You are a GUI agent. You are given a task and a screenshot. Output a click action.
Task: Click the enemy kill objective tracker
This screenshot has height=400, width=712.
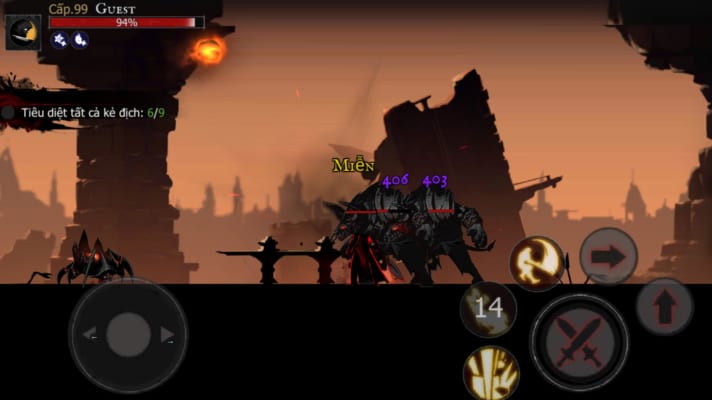pyautogui.click(x=85, y=113)
